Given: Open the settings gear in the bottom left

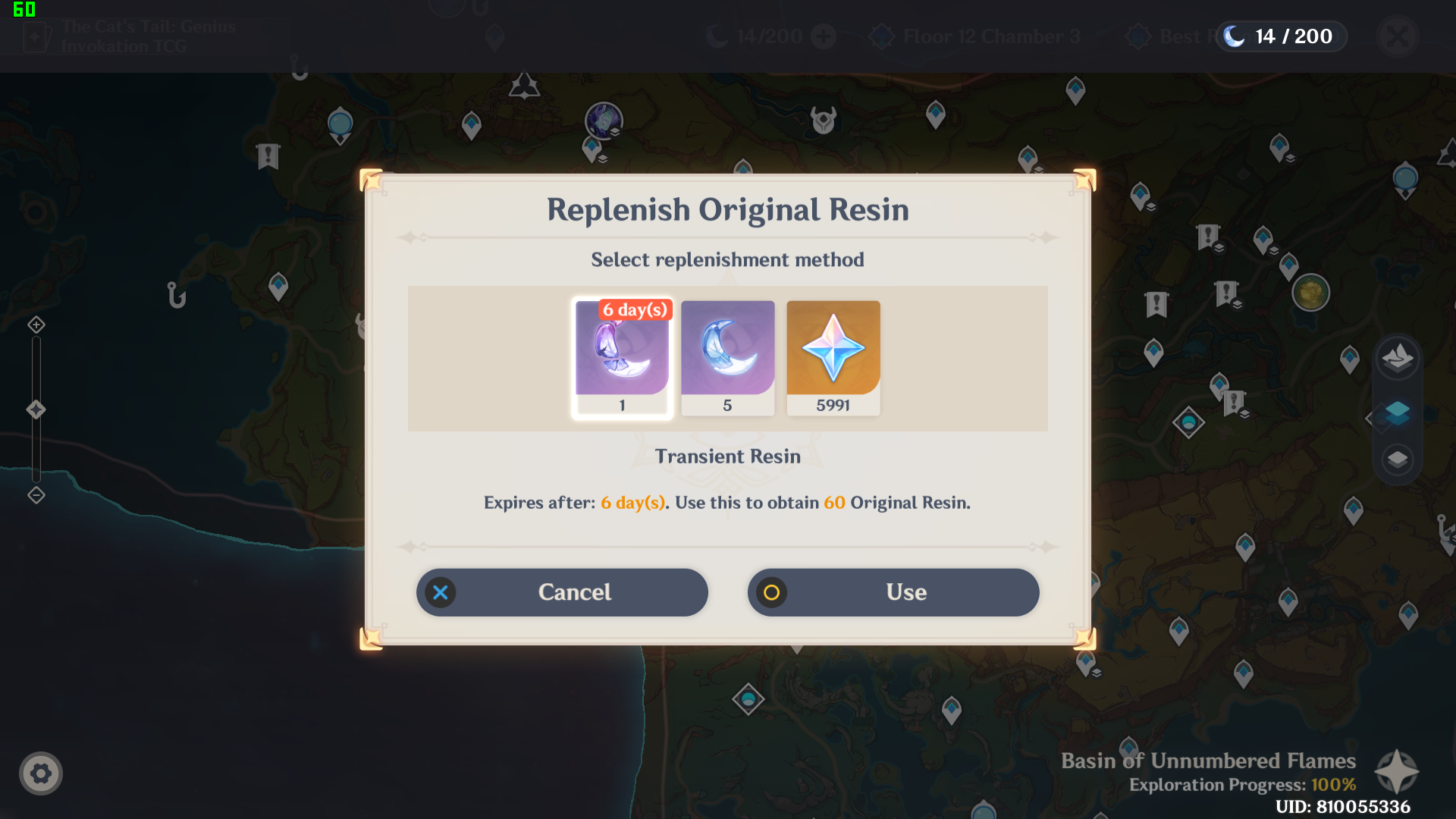Looking at the screenshot, I should (x=42, y=773).
